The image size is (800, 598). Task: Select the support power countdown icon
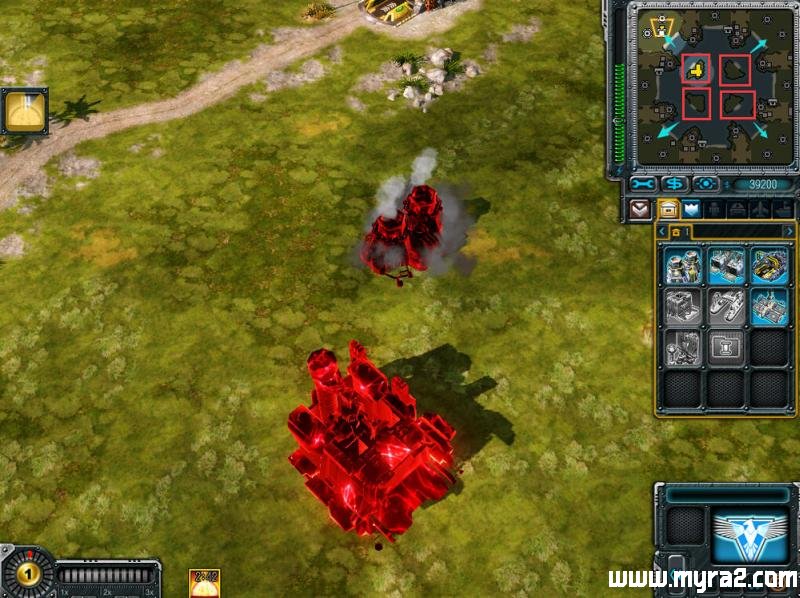coord(204,582)
